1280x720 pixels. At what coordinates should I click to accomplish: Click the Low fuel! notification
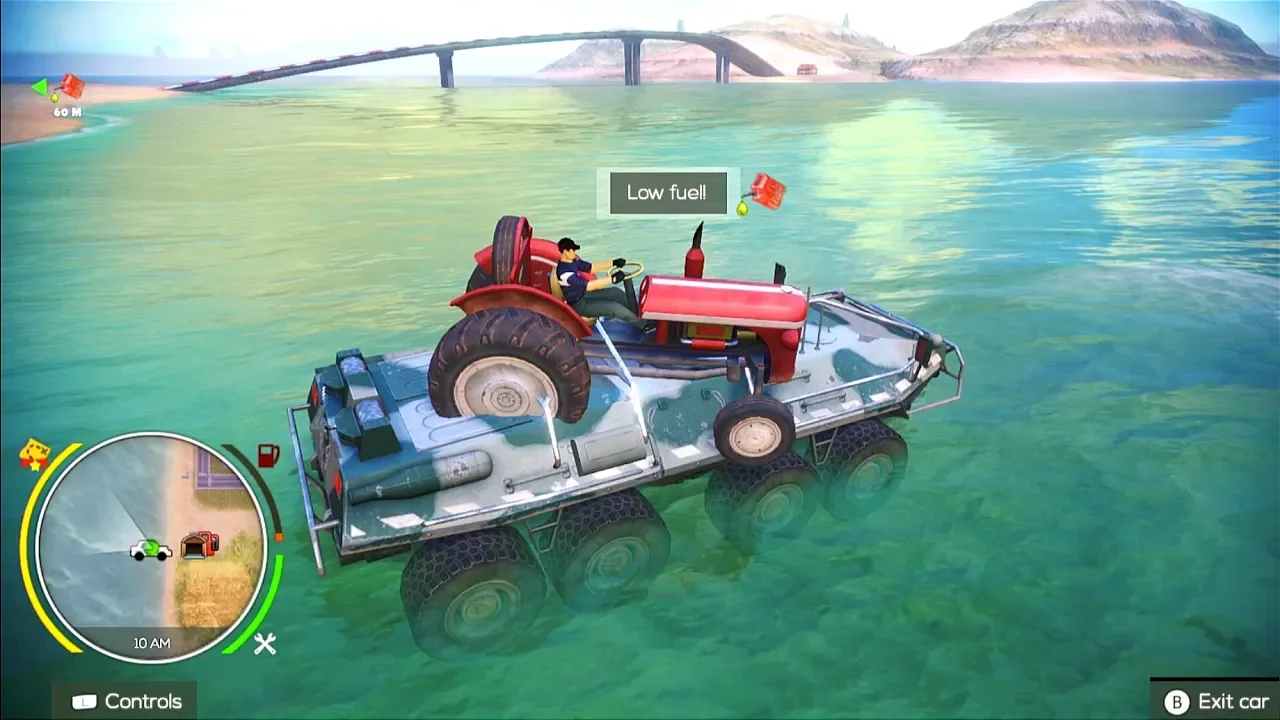pyautogui.click(x=667, y=193)
